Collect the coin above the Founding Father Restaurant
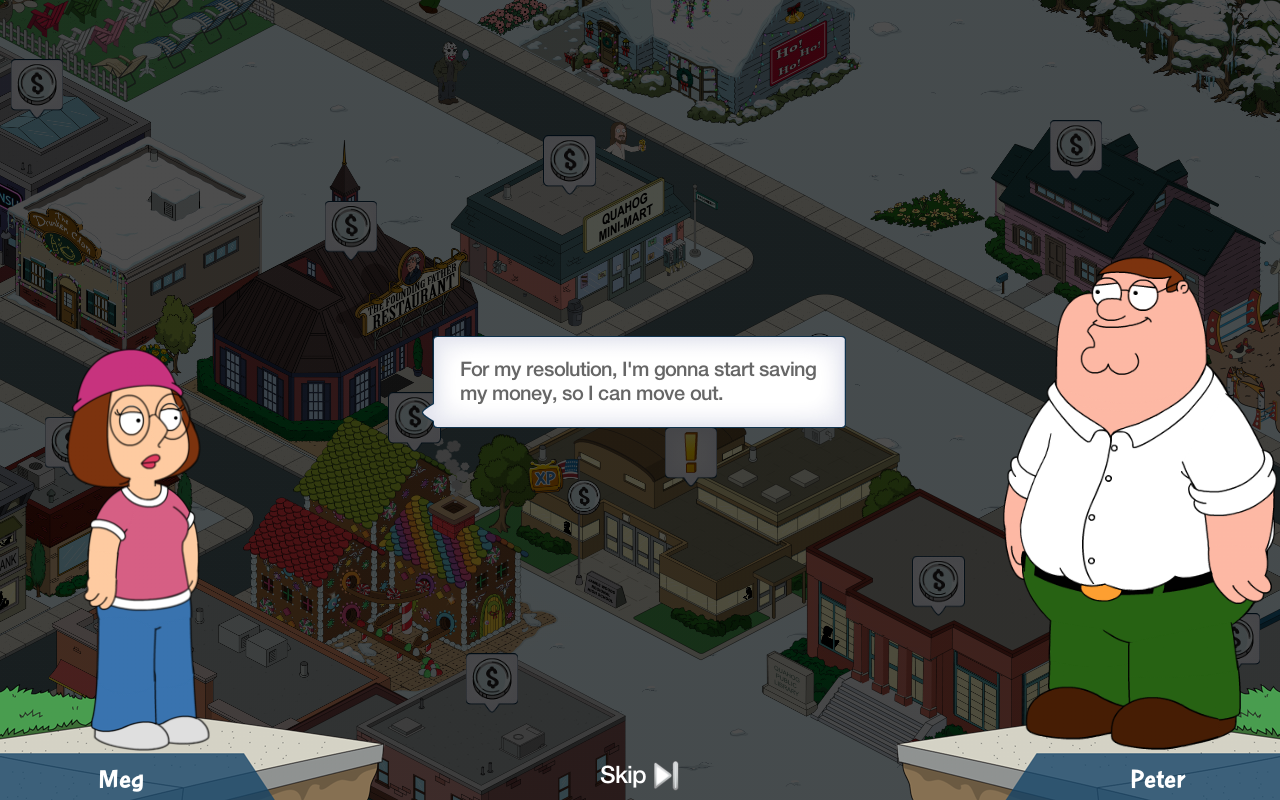The image size is (1280, 800). point(351,225)
